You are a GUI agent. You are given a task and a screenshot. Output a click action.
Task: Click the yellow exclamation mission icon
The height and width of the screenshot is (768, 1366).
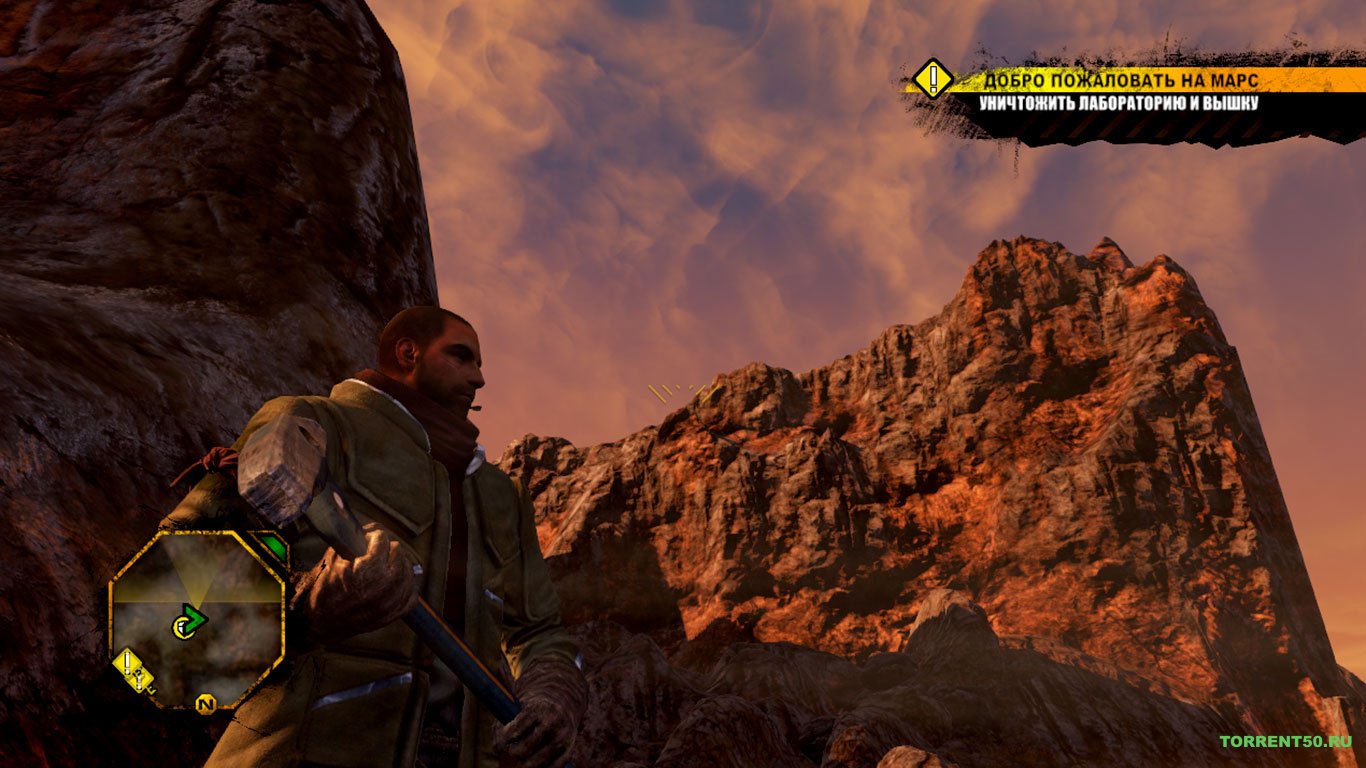[x=933, y=78]
